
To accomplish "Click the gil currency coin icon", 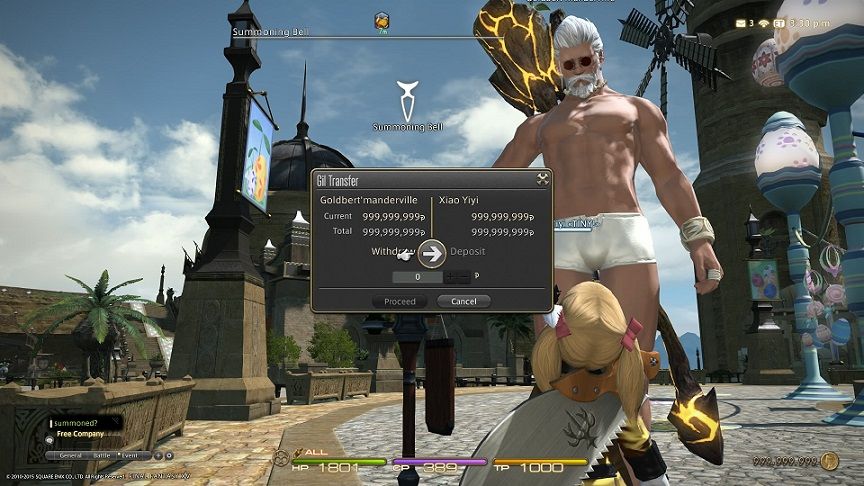I will (x=828, y=461).
